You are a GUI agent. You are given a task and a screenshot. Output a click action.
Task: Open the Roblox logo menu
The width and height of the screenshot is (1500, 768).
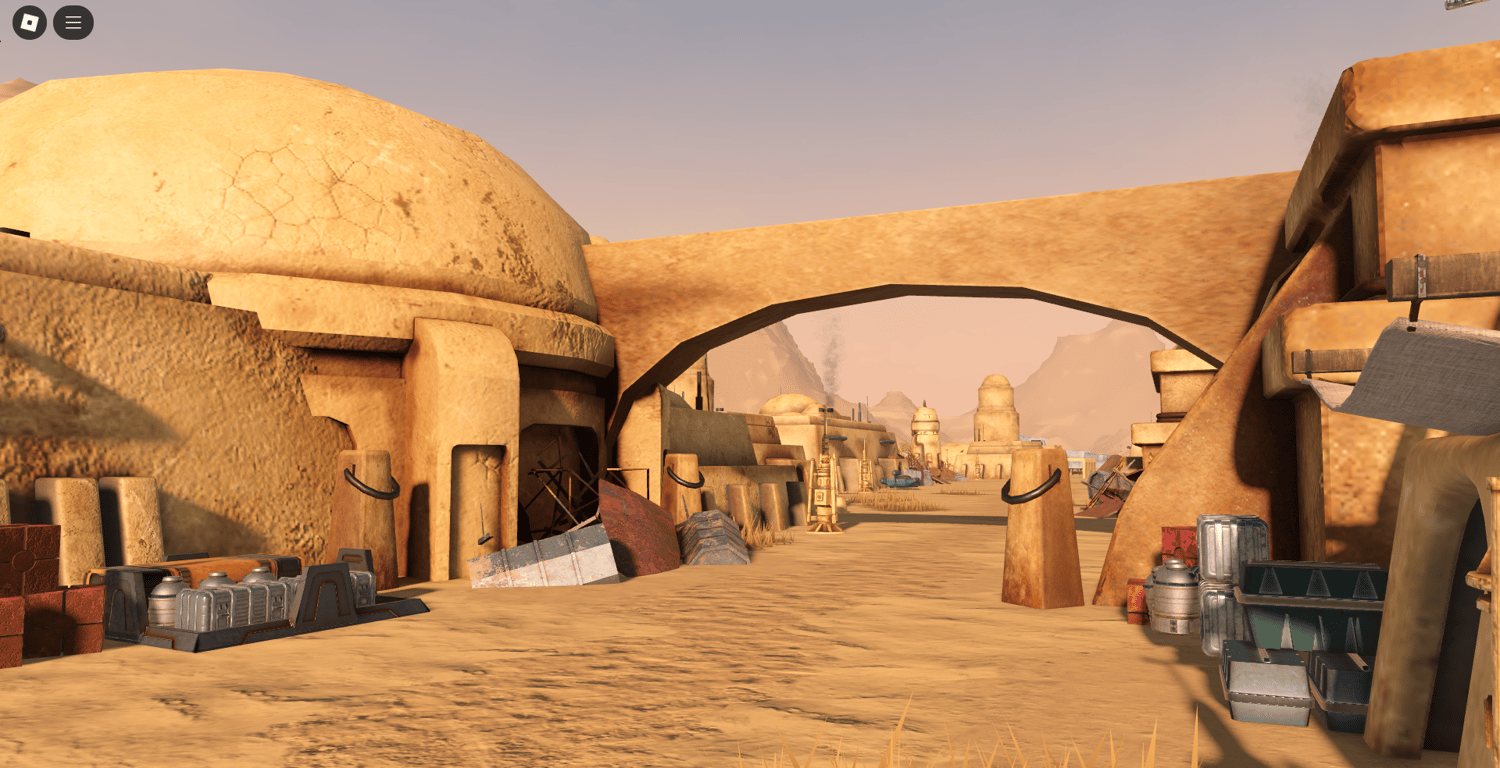tap(30, 22)
